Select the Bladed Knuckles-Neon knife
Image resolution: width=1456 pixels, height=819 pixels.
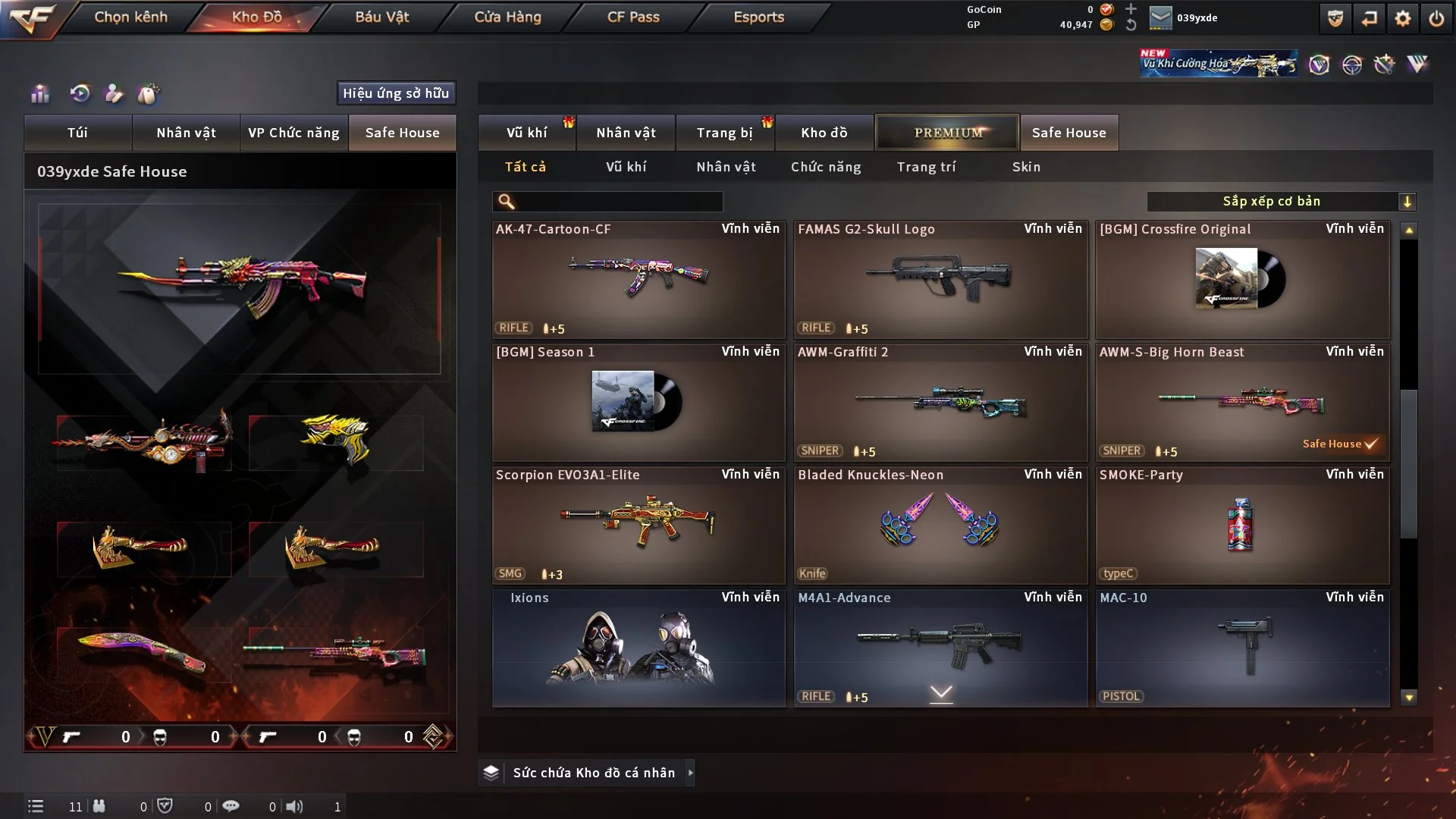click(940, 525)
